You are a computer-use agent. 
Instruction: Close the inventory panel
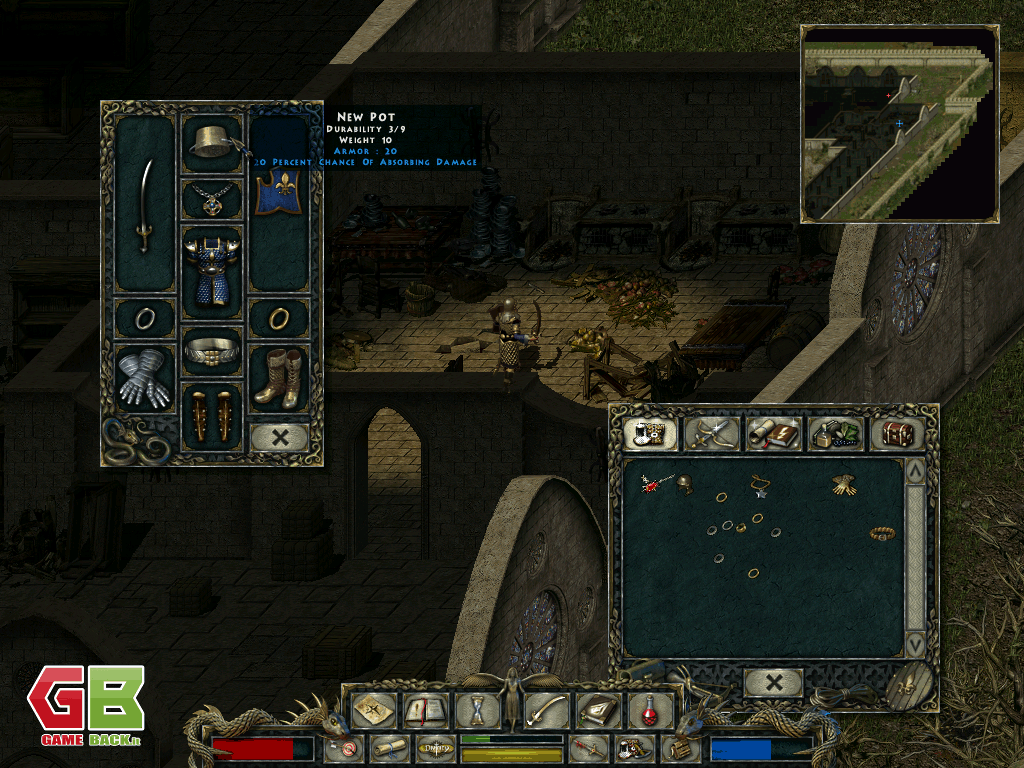pyautogui.click(x=773, y=683)
